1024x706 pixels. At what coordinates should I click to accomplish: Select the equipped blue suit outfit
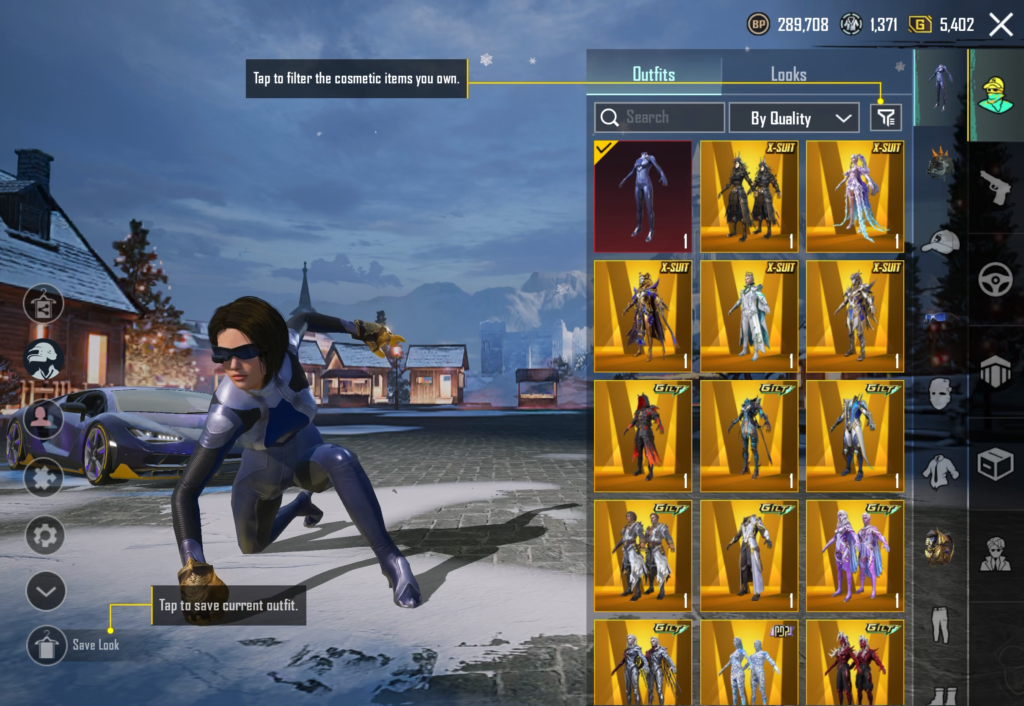[643, 196]
